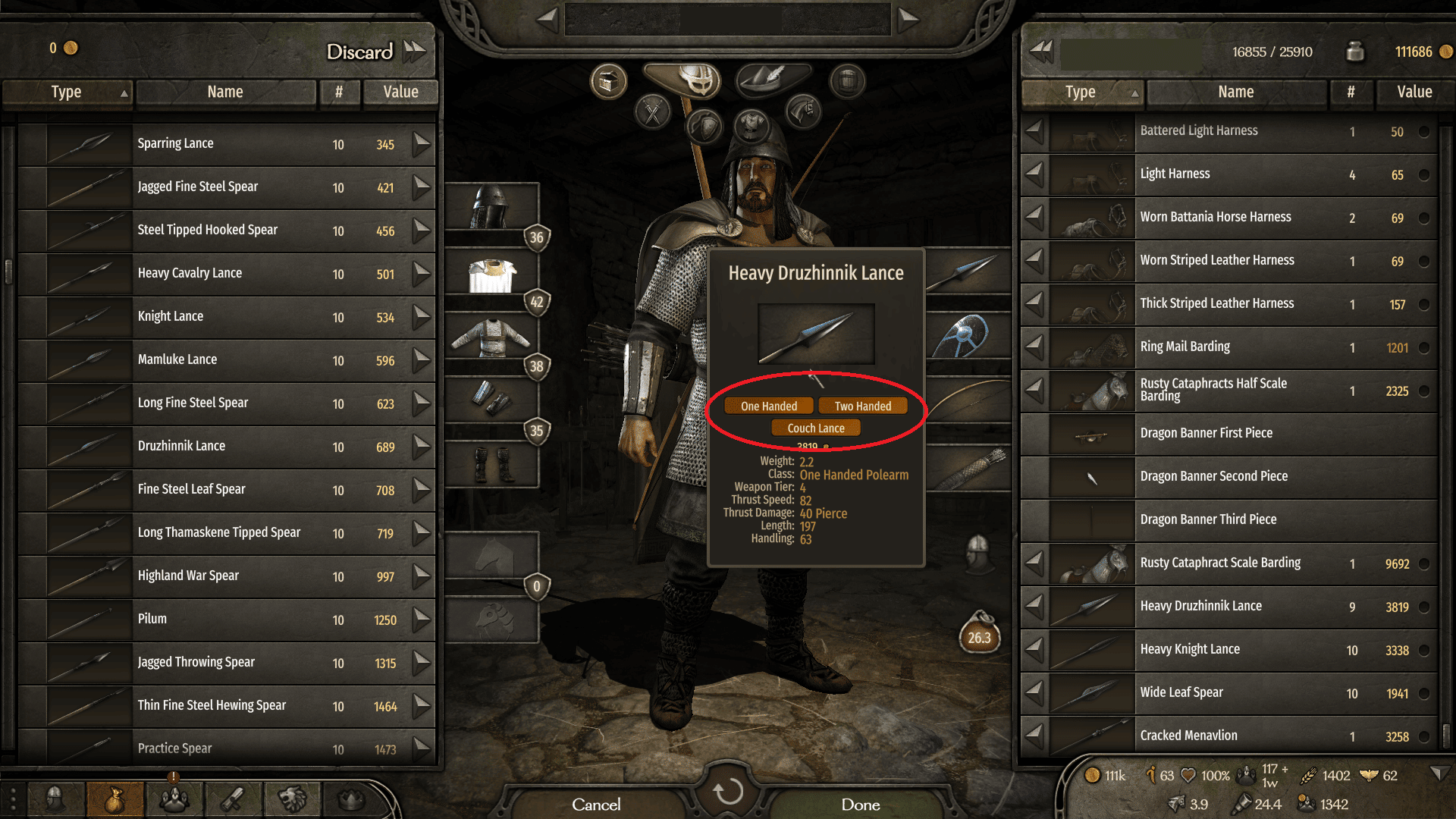This screenshot has width=1456, height=819.
Task: Click the circular reset arrow near Done
Action: click(x=728, y=794)
